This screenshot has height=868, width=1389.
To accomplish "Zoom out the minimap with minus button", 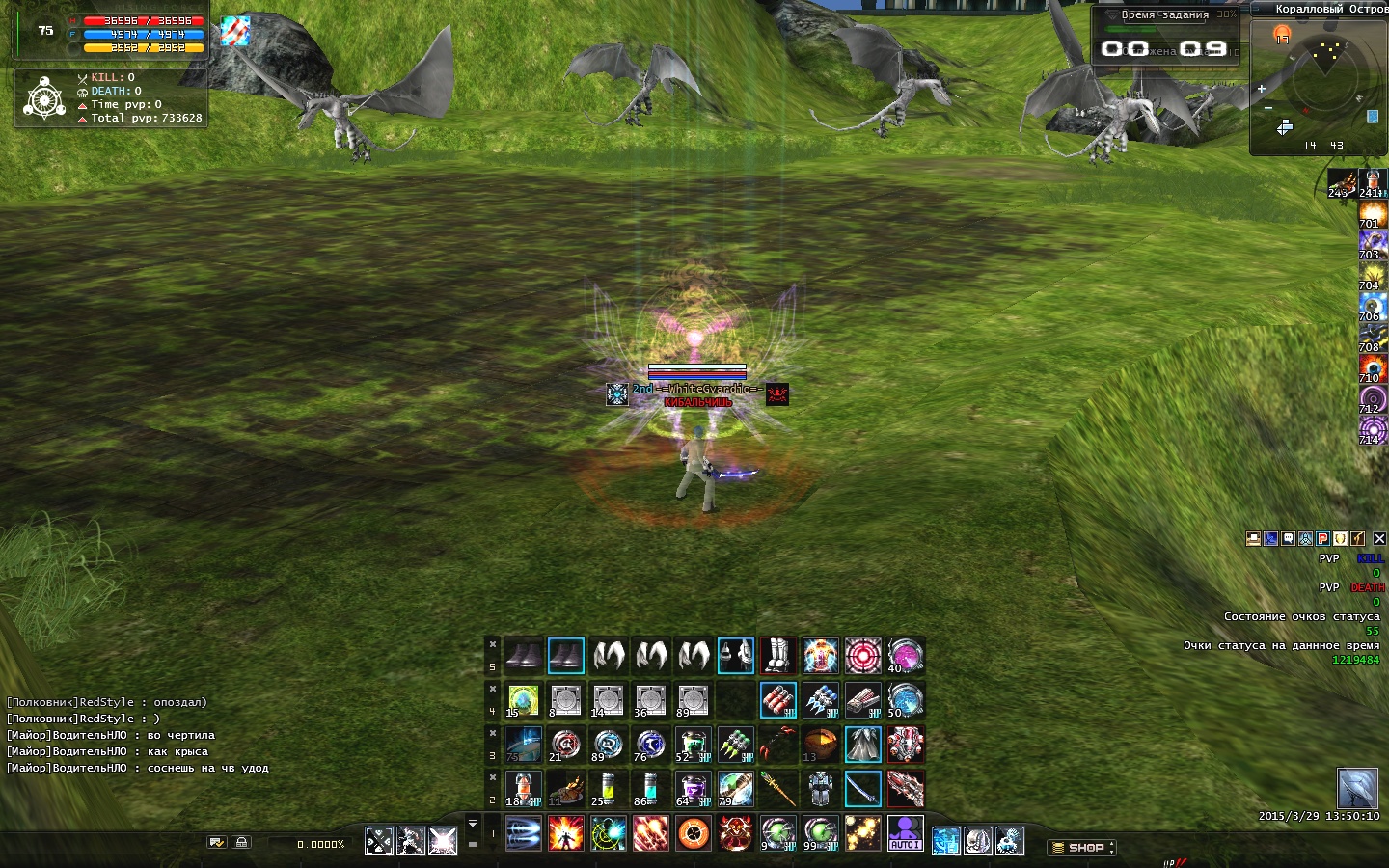I will tap(1268, 108).
